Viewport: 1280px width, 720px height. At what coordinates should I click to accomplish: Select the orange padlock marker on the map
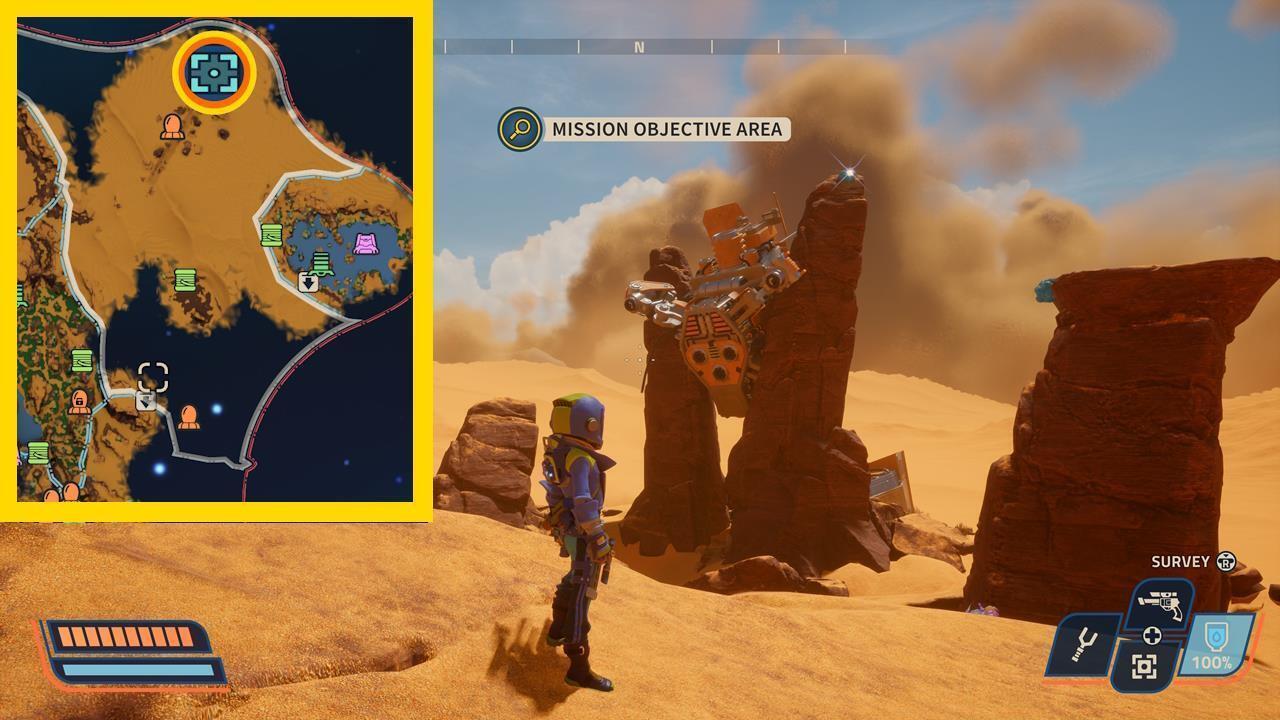79,401
